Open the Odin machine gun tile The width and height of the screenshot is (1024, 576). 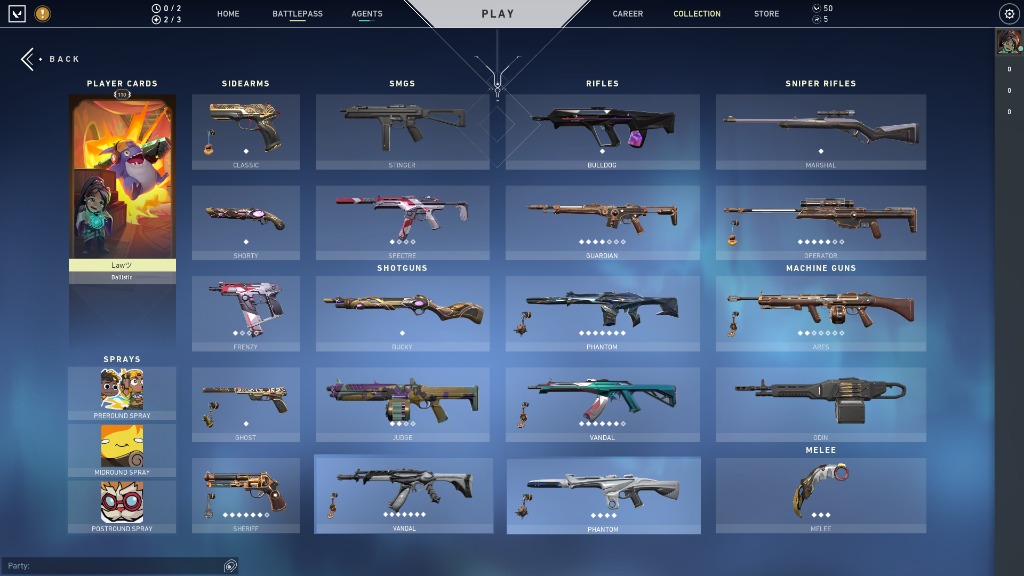tap(820, 404)
